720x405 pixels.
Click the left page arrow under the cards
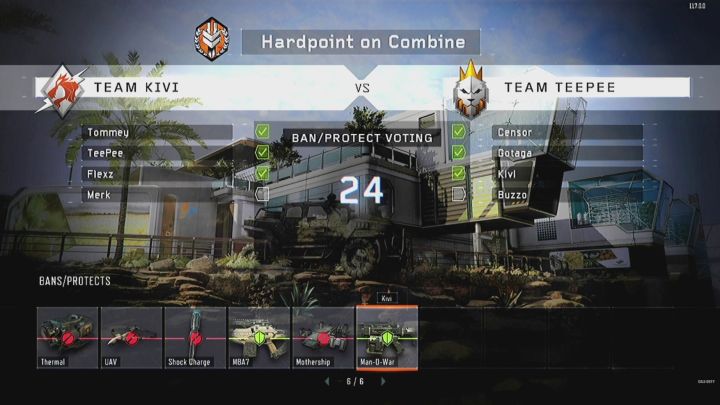pyautogui.click(x=326, y=382)
